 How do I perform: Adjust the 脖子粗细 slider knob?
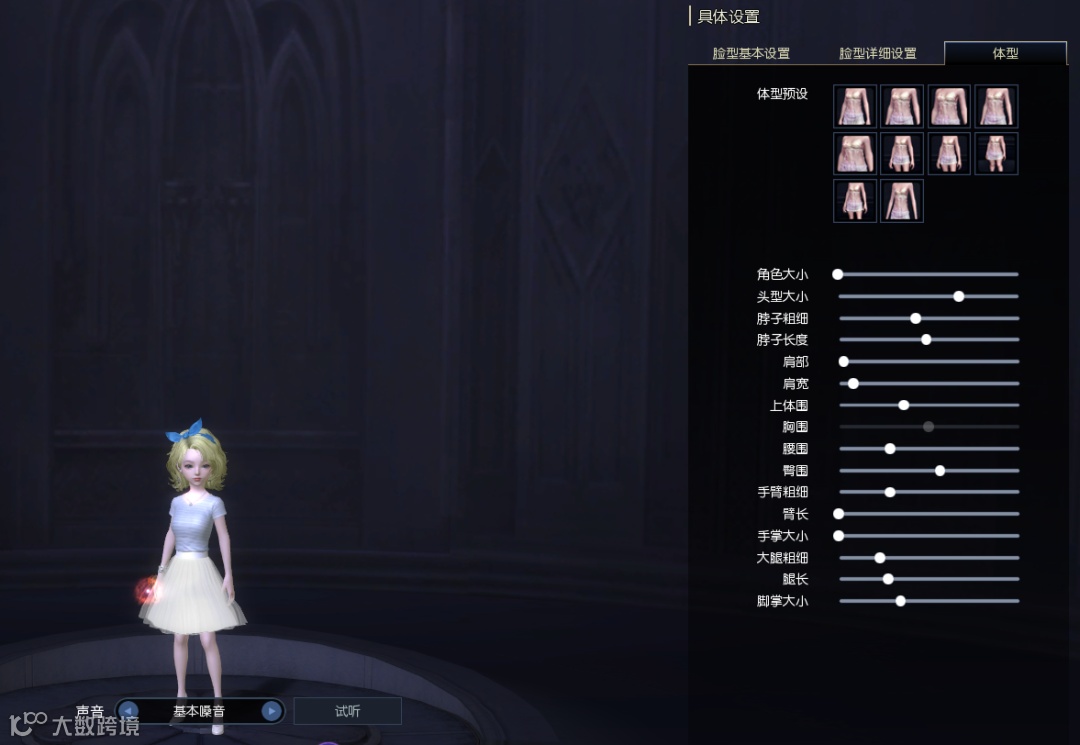coord(916,318)
